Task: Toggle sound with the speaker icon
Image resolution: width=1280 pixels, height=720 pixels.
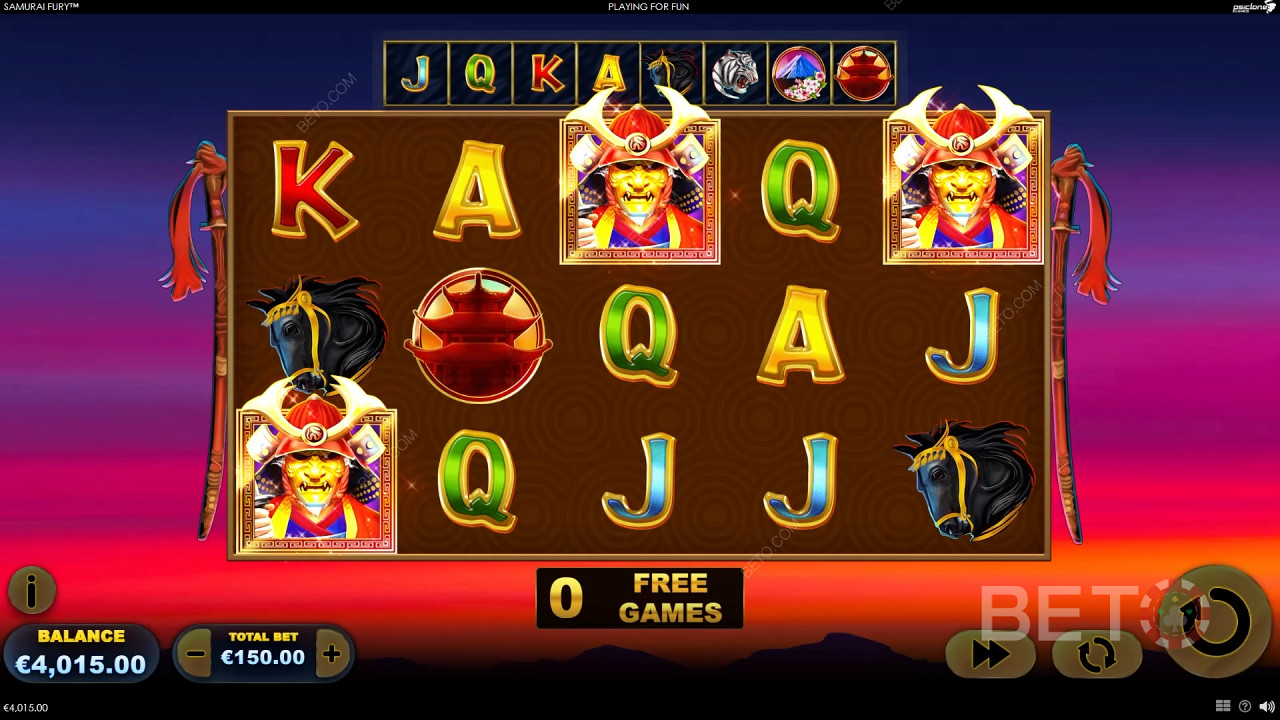Action: click(x=1266, y=707)
